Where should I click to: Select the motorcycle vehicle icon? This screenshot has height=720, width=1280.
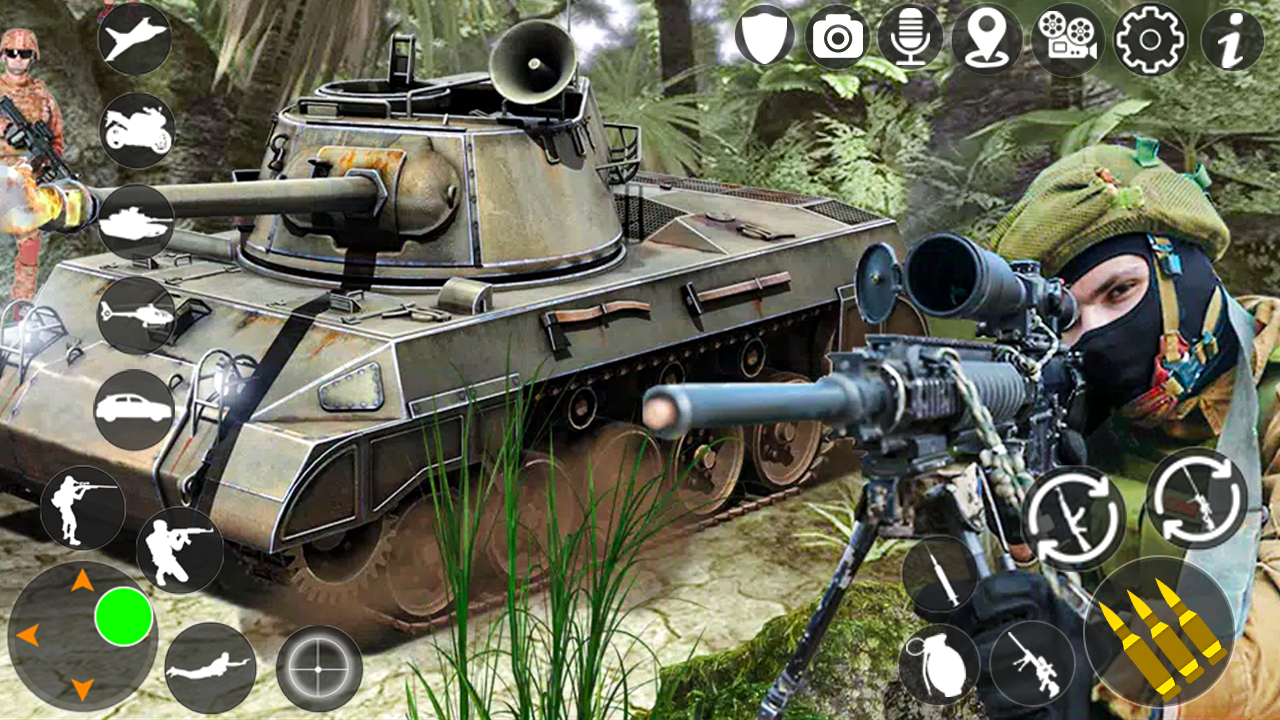140,130
